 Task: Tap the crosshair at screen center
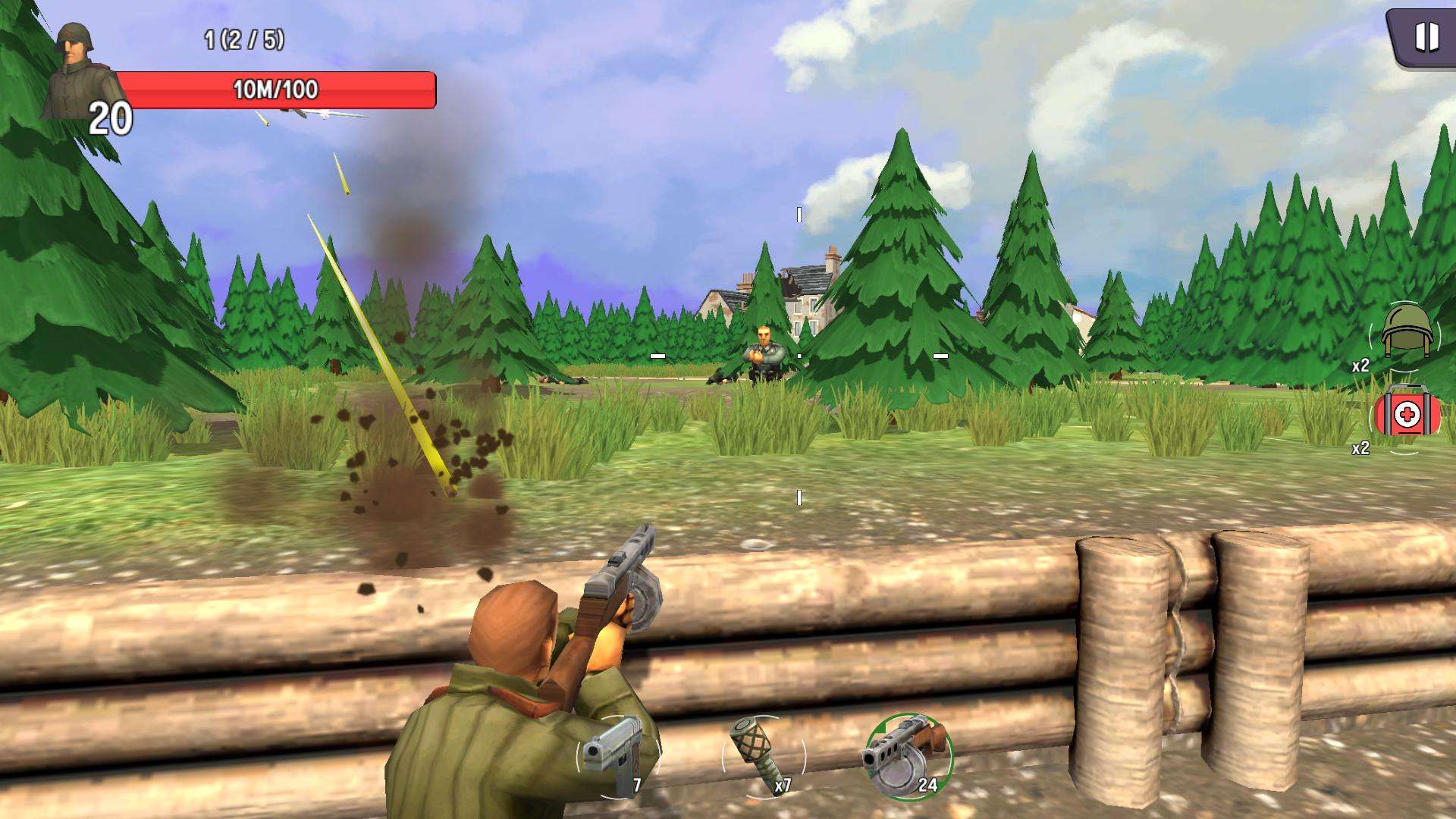tap(799, 354)
